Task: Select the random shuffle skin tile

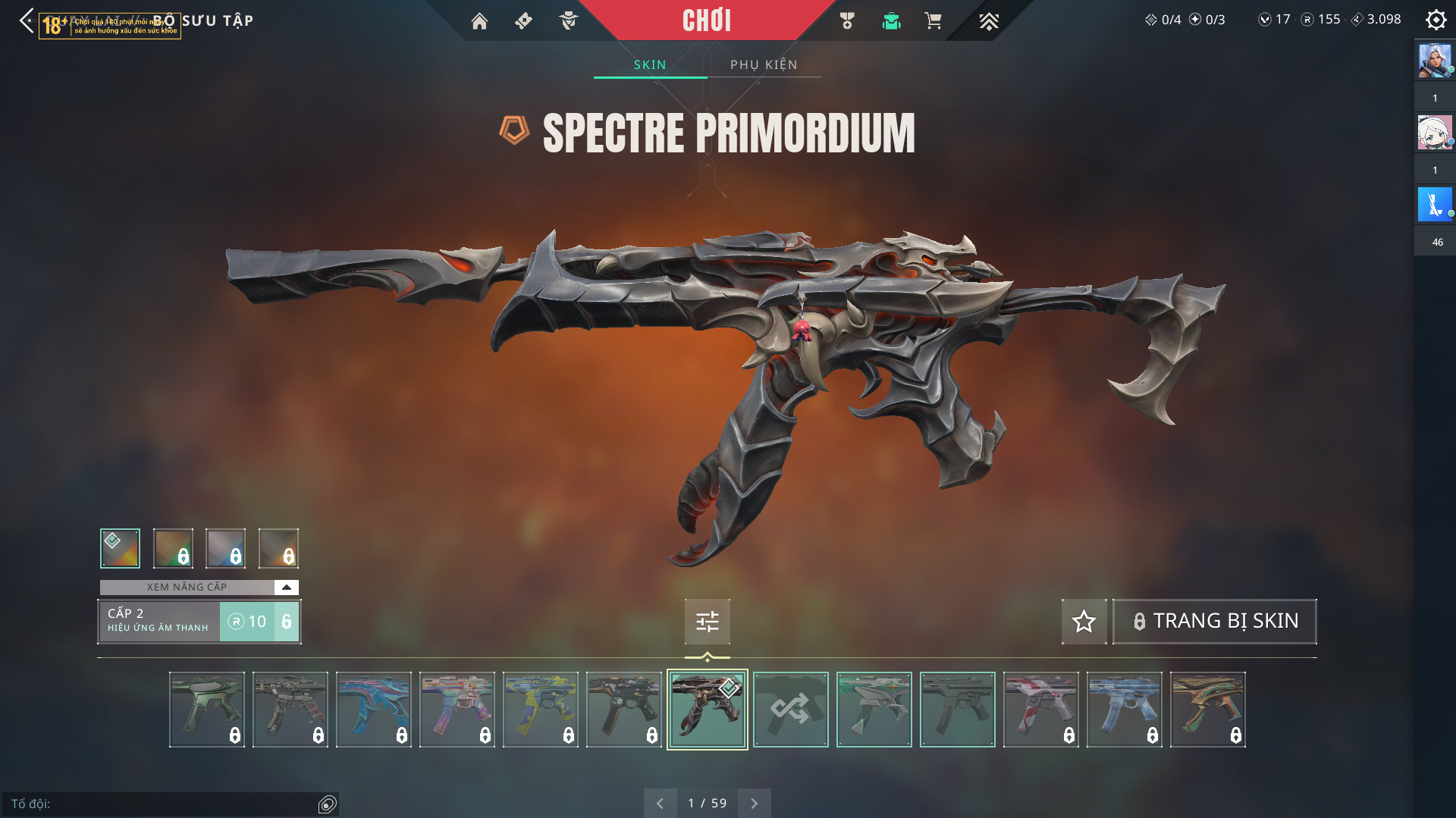Action: tap(790, 710)
